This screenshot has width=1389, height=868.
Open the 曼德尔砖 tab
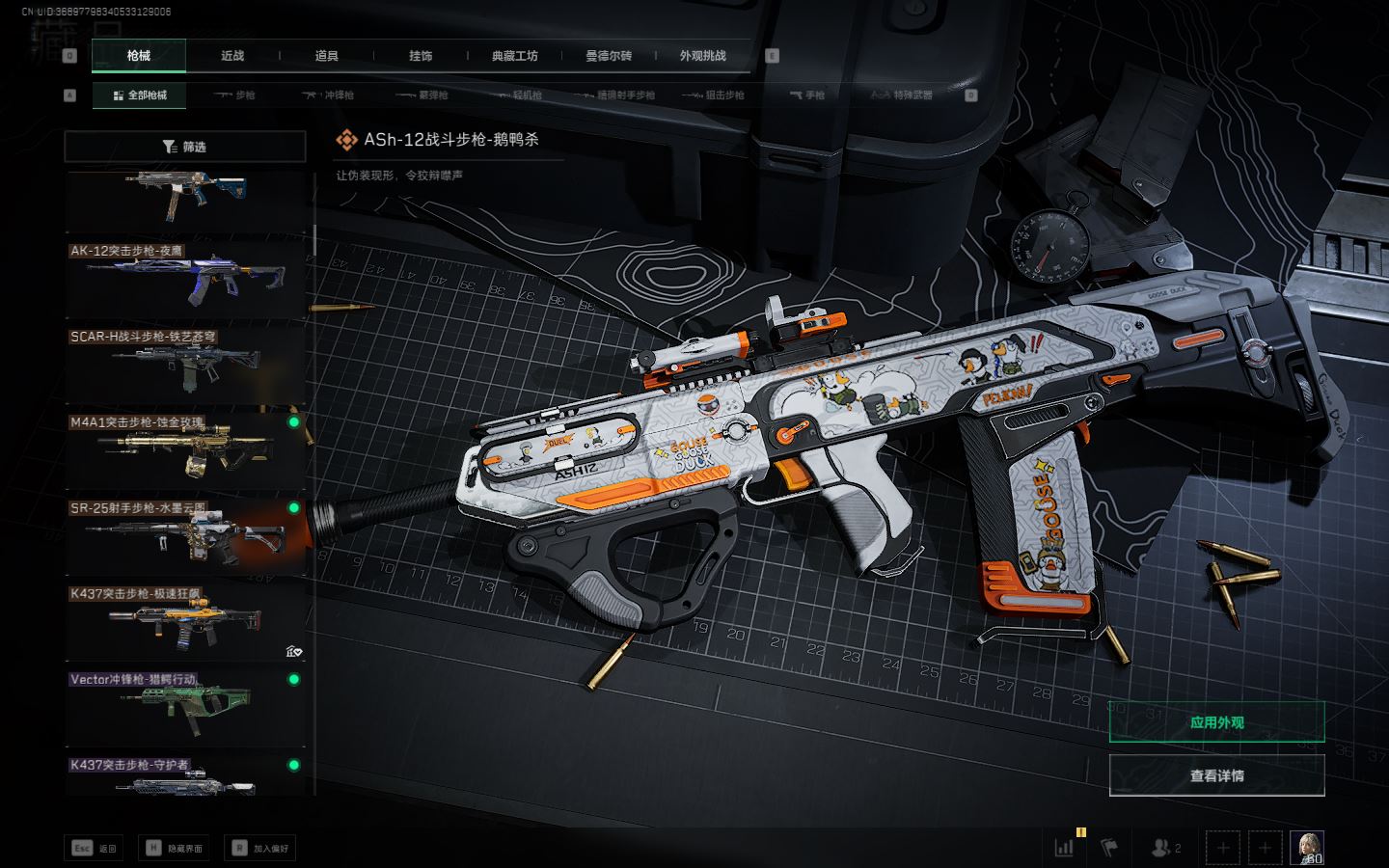(609, 56)
